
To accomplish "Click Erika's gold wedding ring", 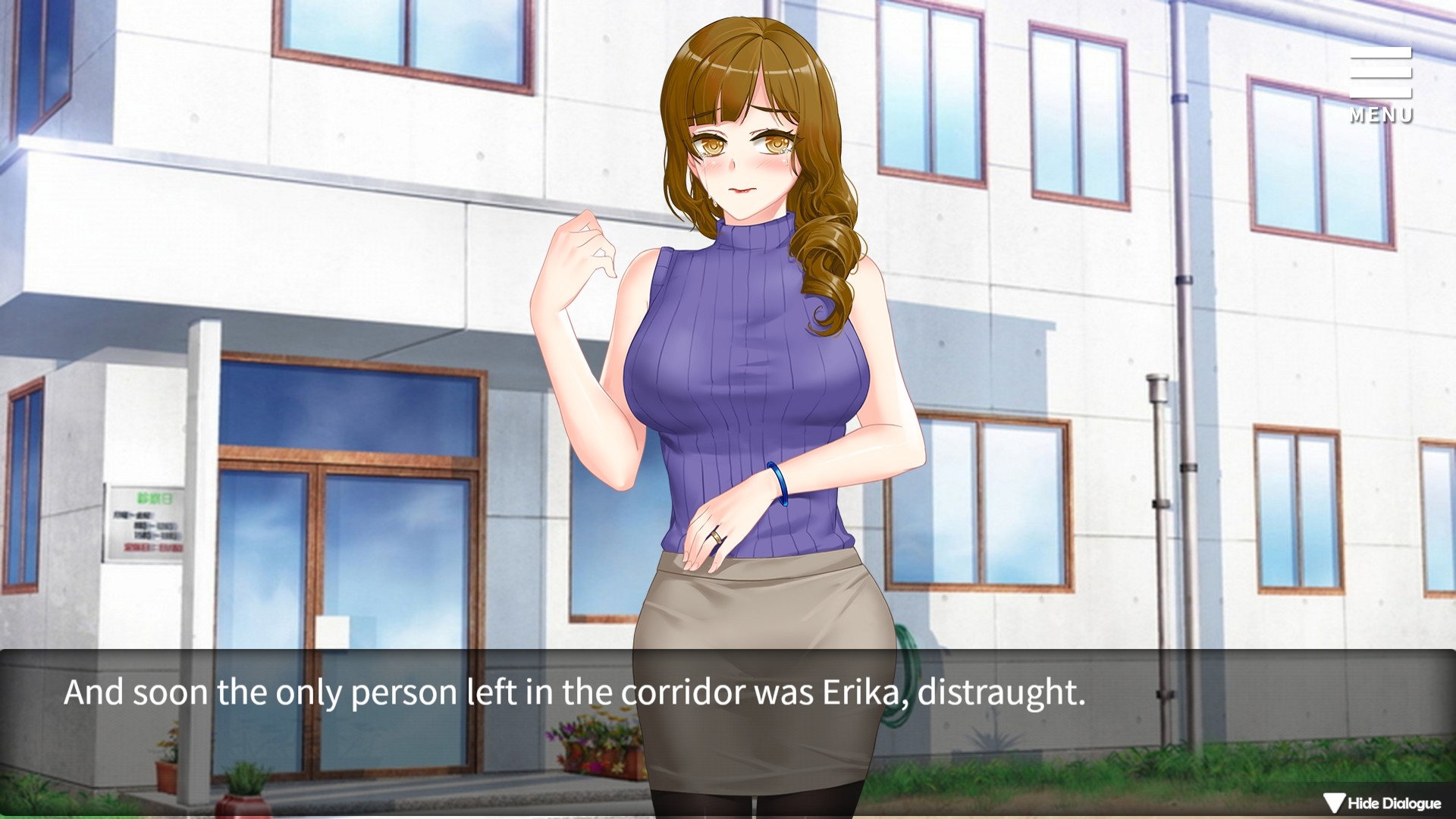I will pos(717,538).
